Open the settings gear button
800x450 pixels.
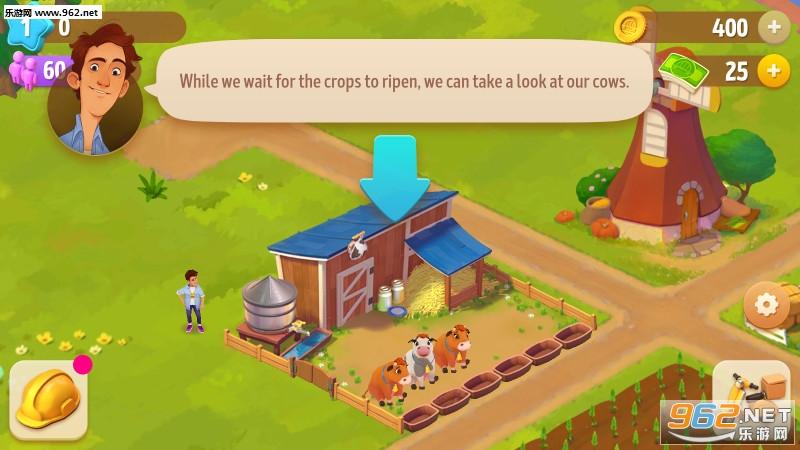[767, 304]
